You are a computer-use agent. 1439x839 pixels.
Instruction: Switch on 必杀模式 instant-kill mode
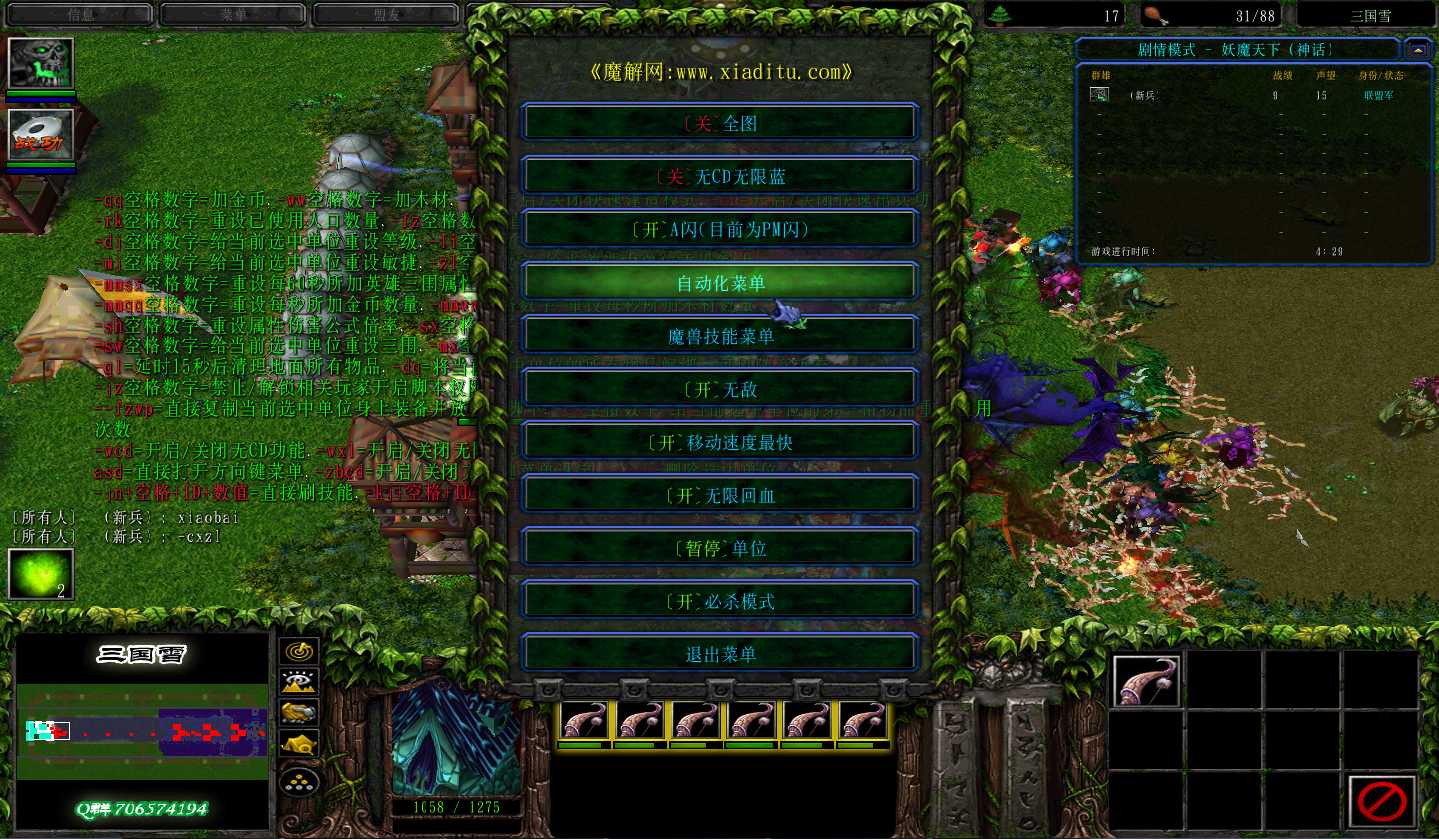click(x=719, y=601)
